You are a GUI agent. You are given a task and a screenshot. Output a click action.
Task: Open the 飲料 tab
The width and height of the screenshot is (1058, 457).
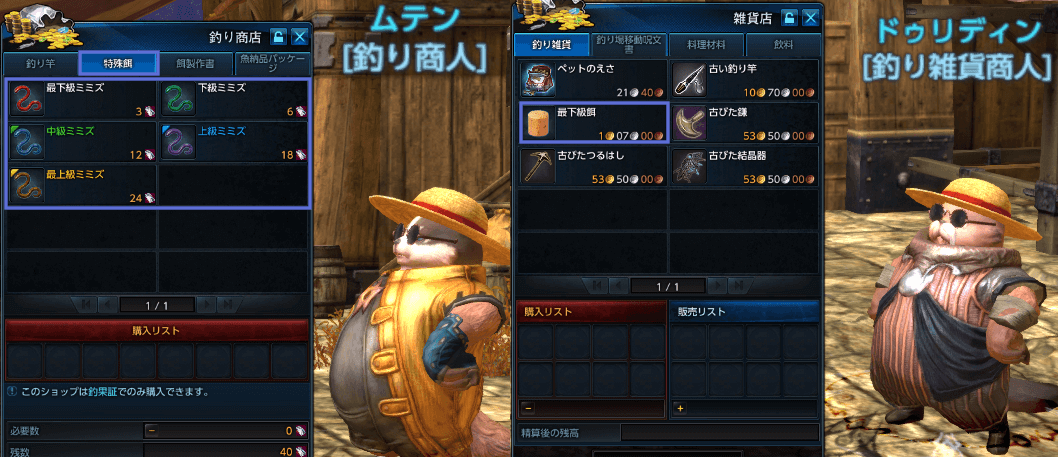pyautogui.click(x=782, y=45)
